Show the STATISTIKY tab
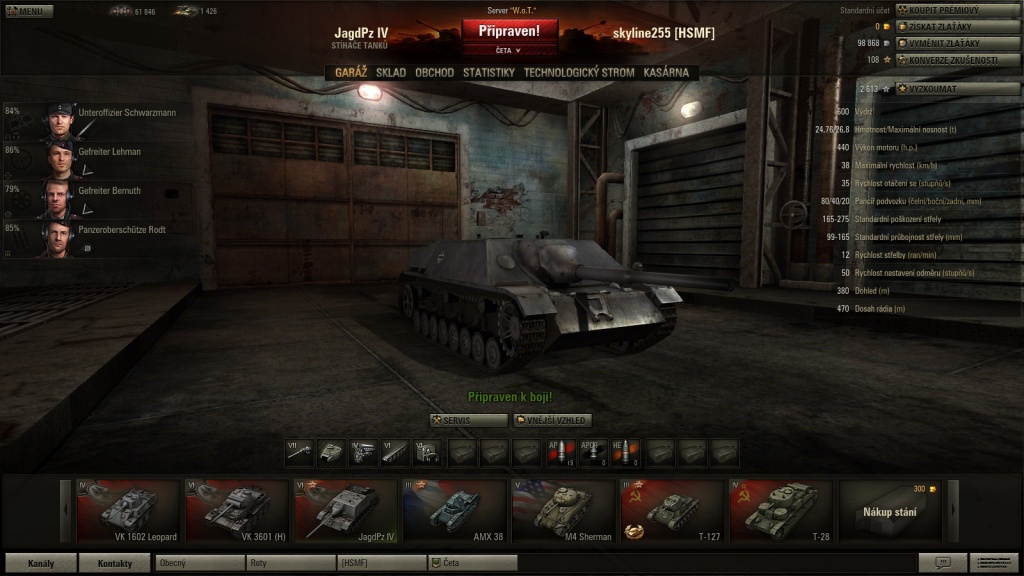The height and width of the screenshot is (576, 1024). (x=488, y=72)
